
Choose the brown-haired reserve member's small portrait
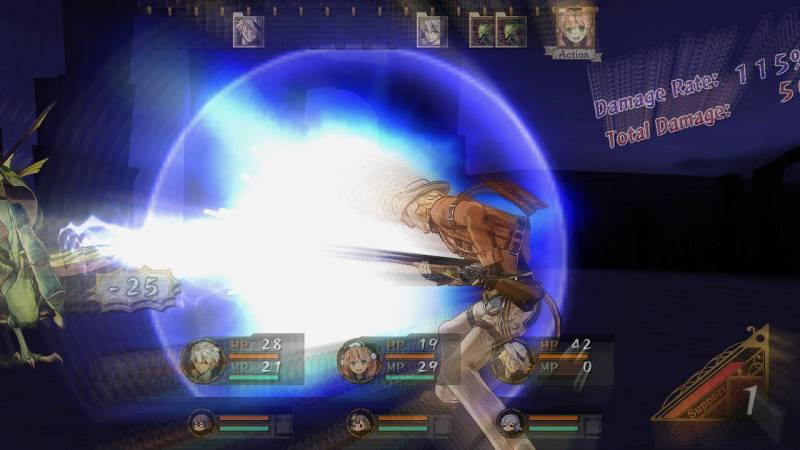click(360, 422)
